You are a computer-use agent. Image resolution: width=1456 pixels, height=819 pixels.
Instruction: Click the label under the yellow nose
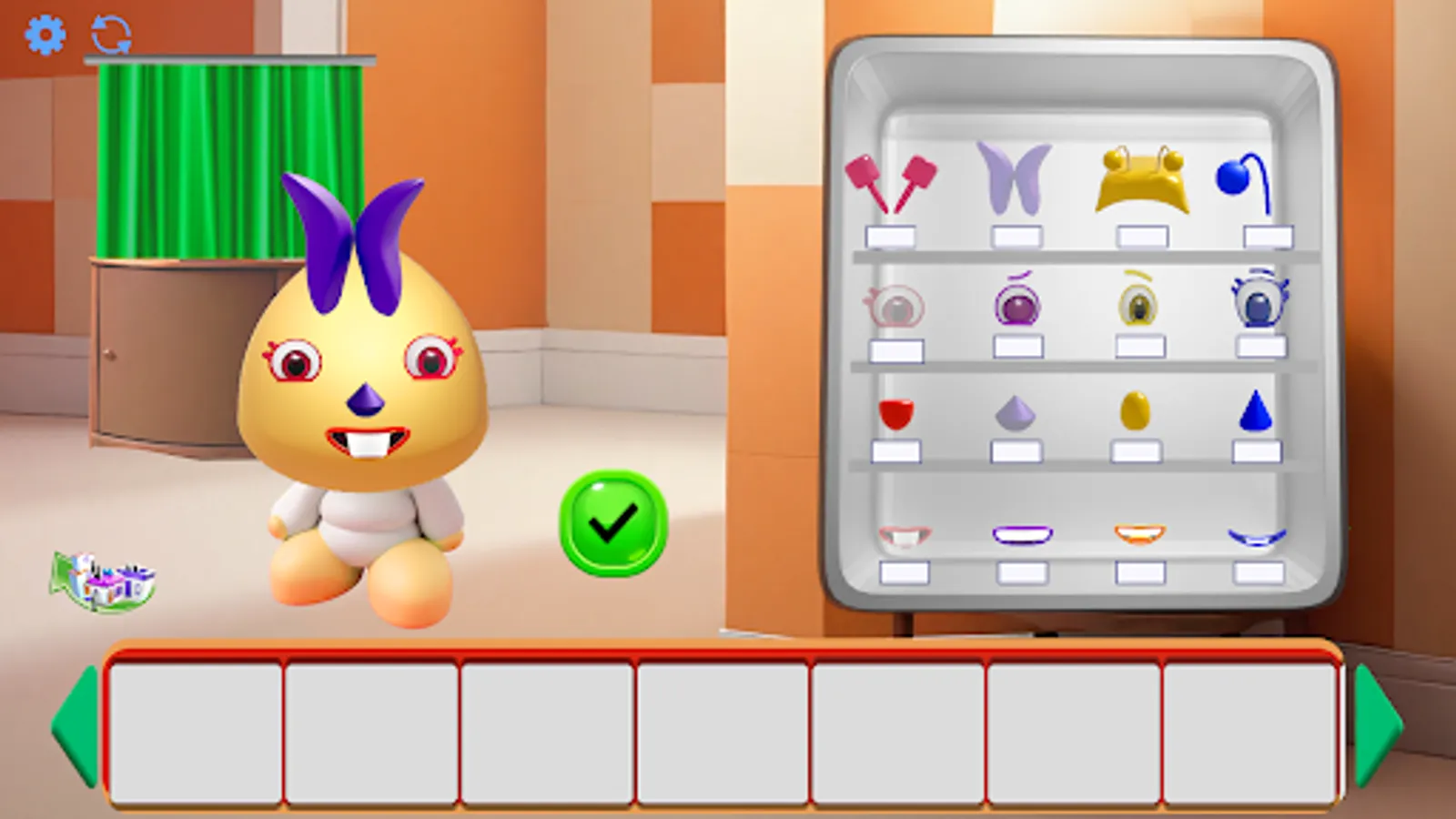(1137, 450)
